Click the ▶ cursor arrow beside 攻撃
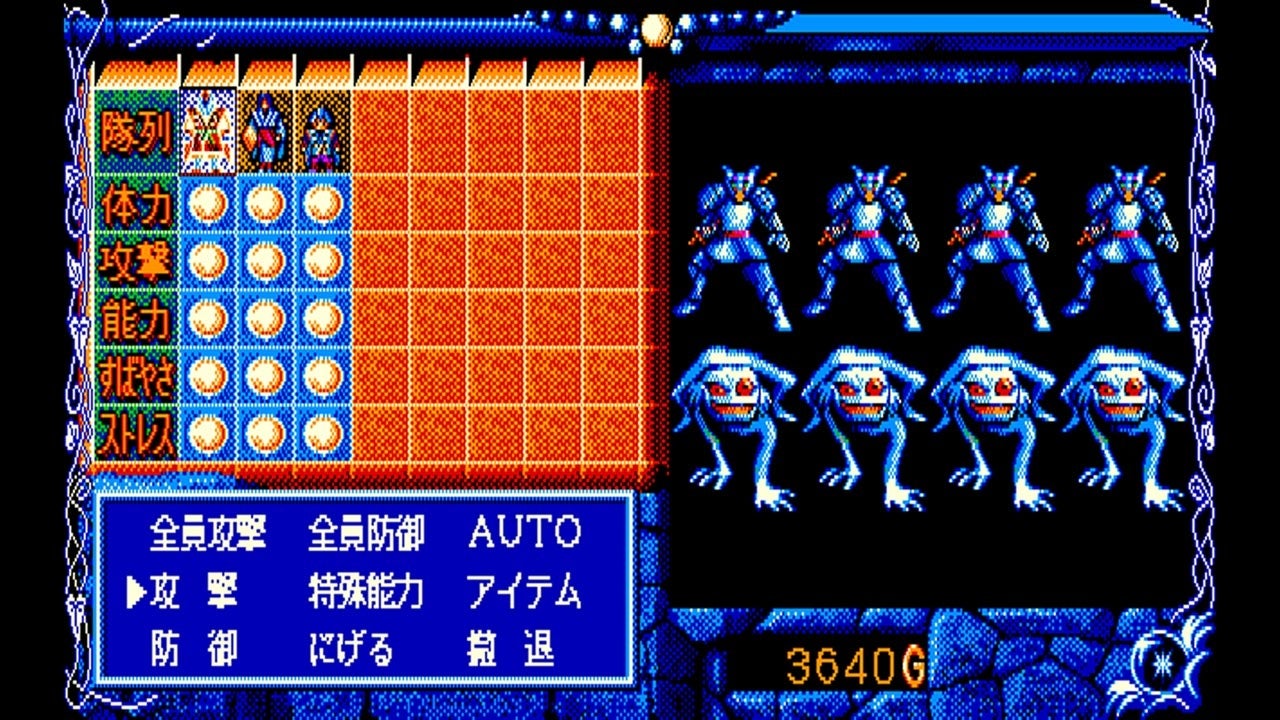 coord(135,589)
